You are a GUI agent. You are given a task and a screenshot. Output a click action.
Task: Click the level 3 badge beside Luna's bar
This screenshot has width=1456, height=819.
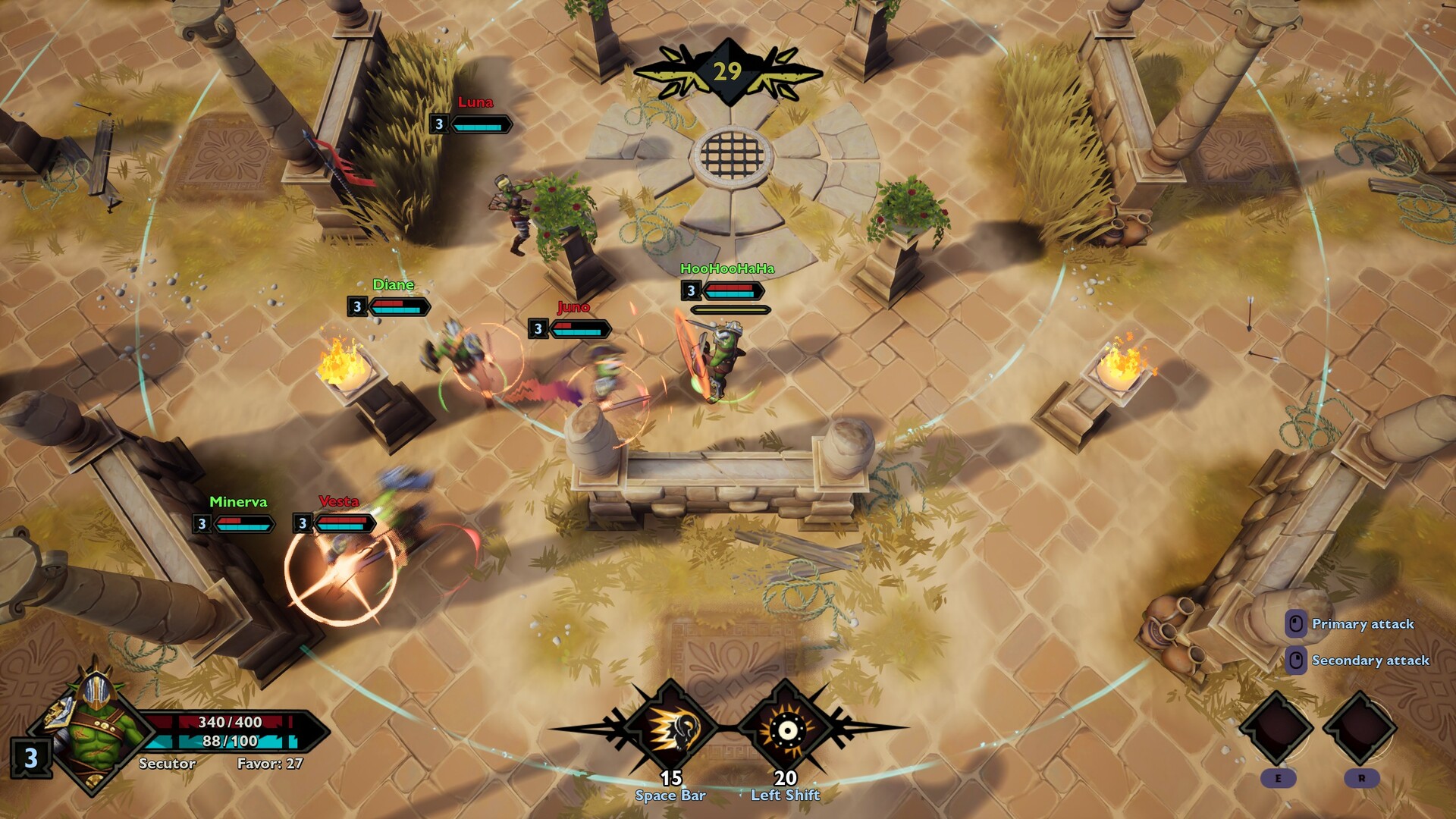coord(439,124)
